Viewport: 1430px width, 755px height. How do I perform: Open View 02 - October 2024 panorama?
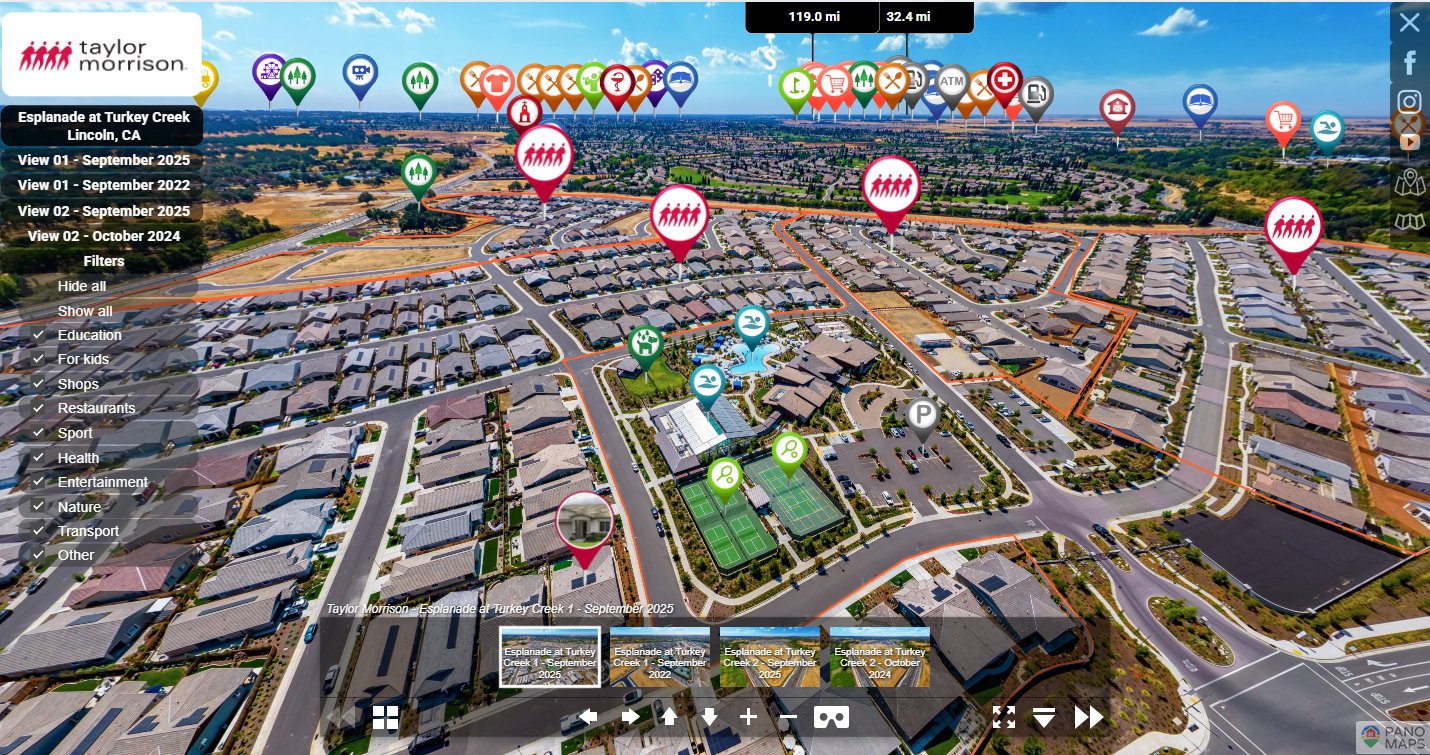click(104, 236)
